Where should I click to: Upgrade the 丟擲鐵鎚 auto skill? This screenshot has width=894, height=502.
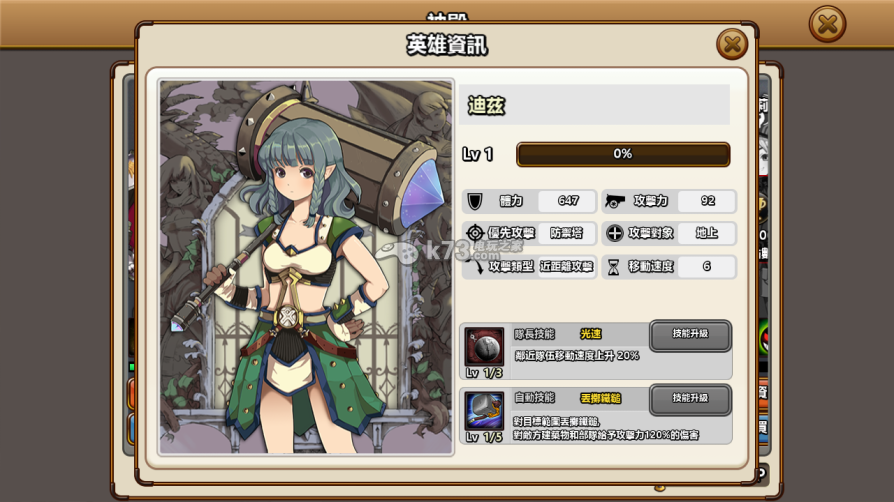690,399
